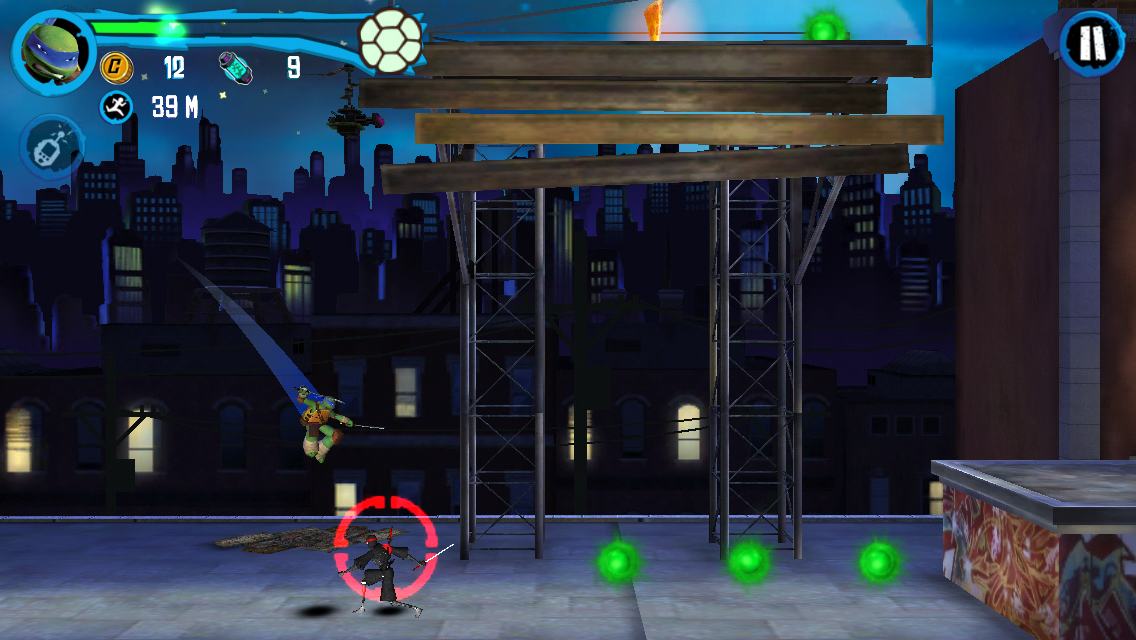
Task: Tap the turtle shell energy icon
Action: click(389, 41)
